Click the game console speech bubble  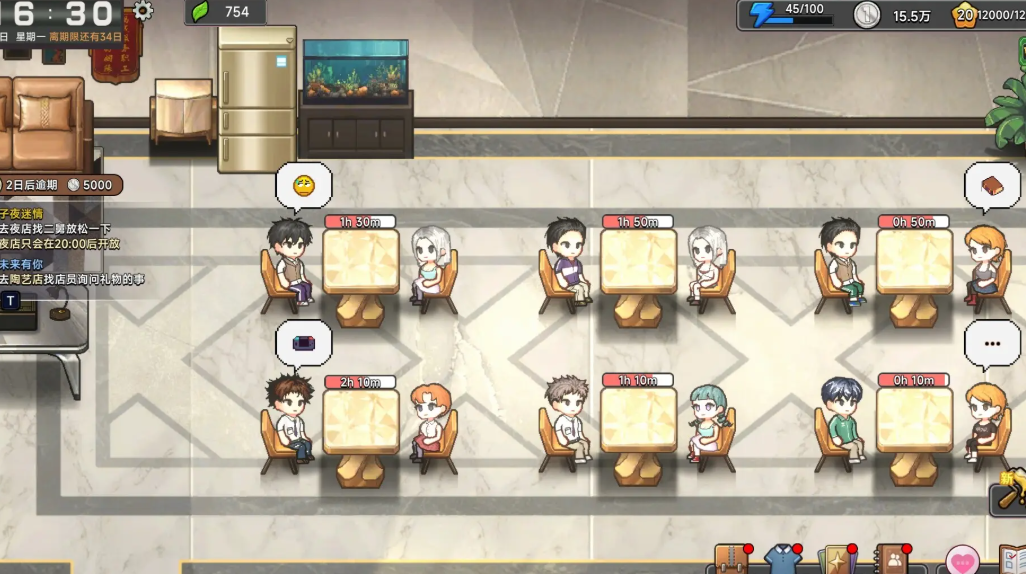tap(303, 343)
